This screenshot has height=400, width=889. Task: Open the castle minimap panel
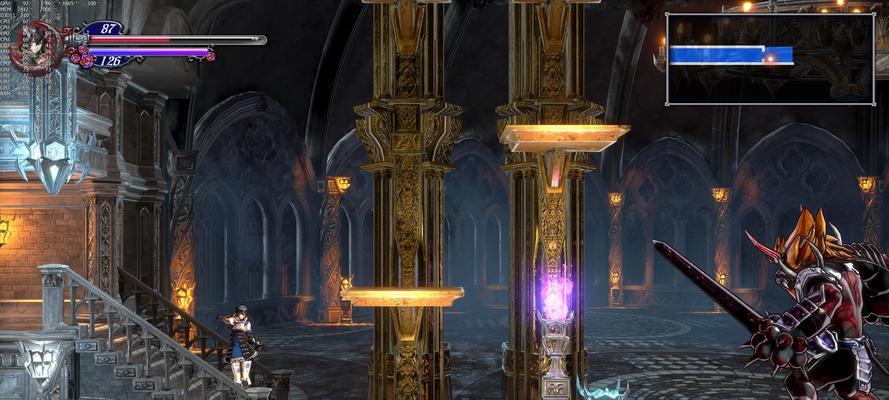tap(769, 58)
